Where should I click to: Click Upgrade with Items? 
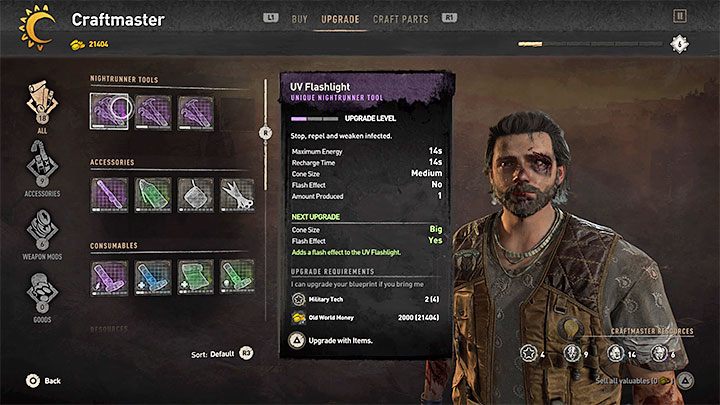[x=340, y=341]
